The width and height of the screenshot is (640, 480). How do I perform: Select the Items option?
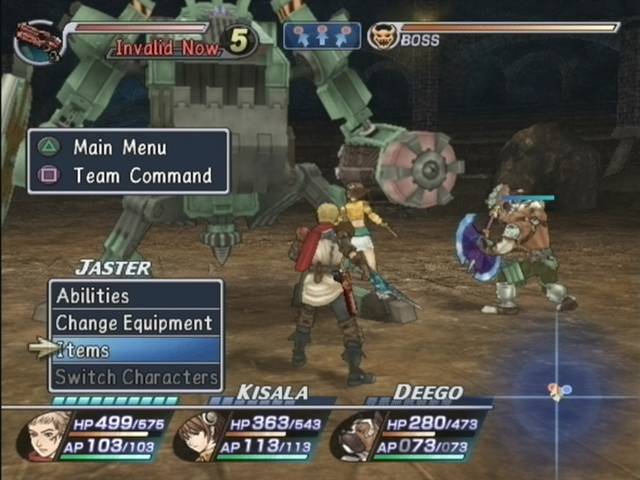[x=134, y=350]
